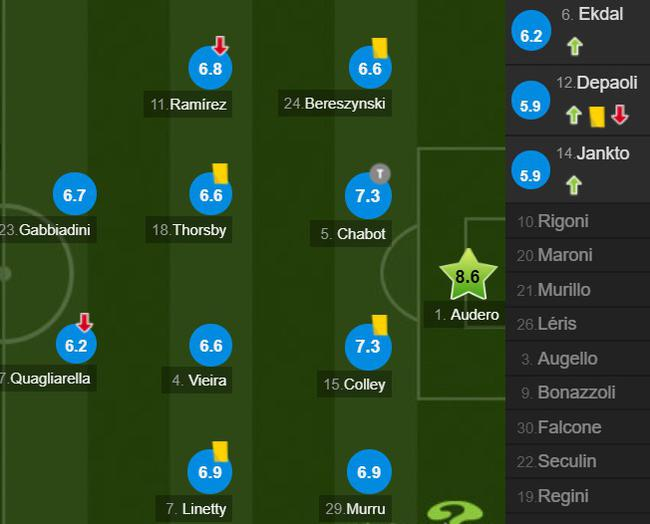This screenshot has height=524, width=650.
Task: Open Bonazzoli's bench entry
Action: [x=578, y=393]
